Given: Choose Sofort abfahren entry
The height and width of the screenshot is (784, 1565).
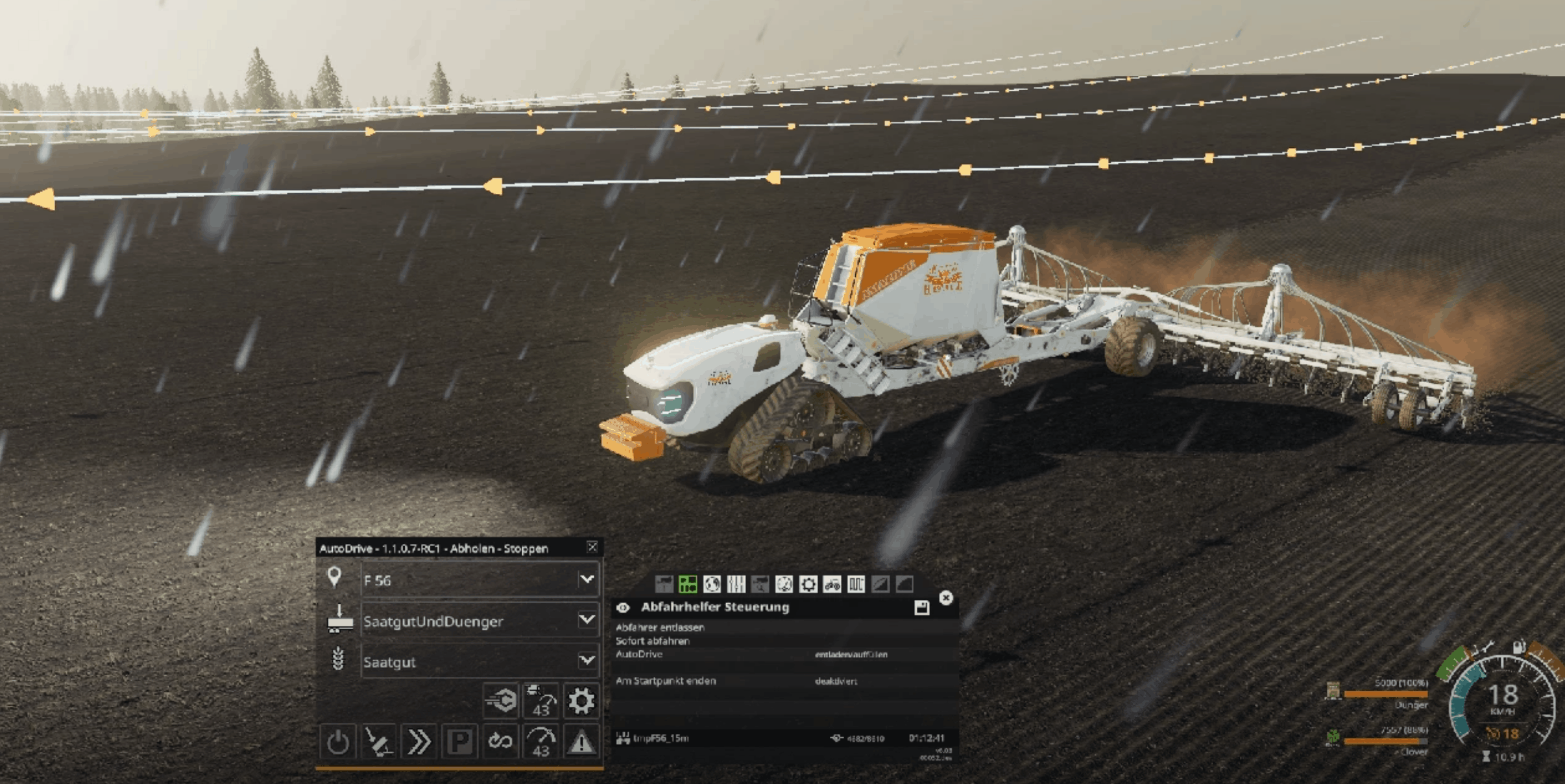Looking at the screenshot, I should tap(653, 641).
